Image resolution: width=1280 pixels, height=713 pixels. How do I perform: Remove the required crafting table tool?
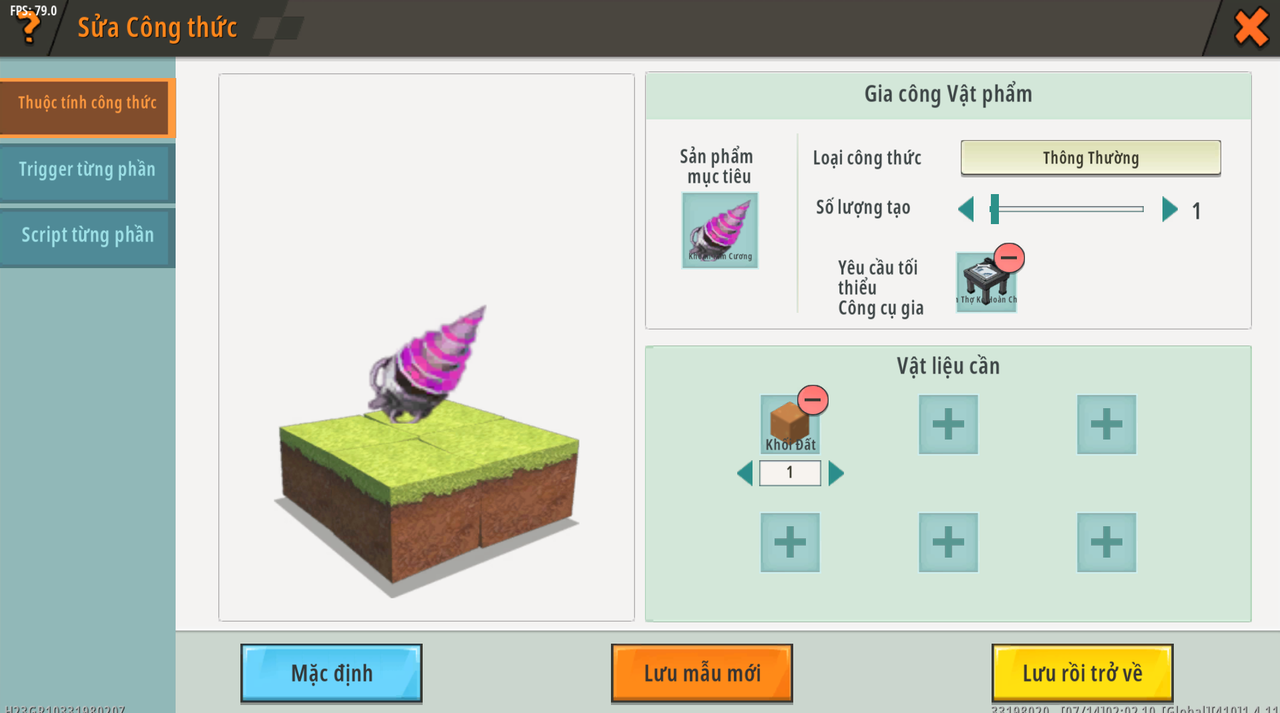(1009, 259)
